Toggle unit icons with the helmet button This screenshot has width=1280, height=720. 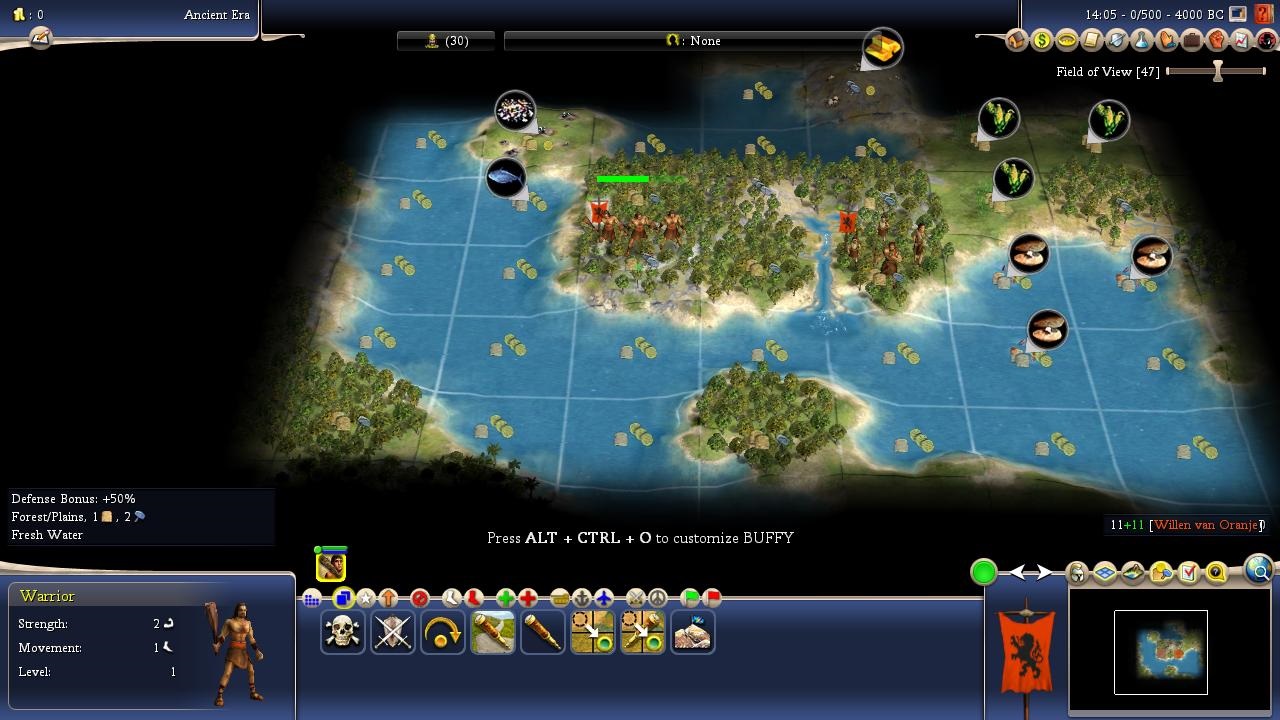[1077, 573]
